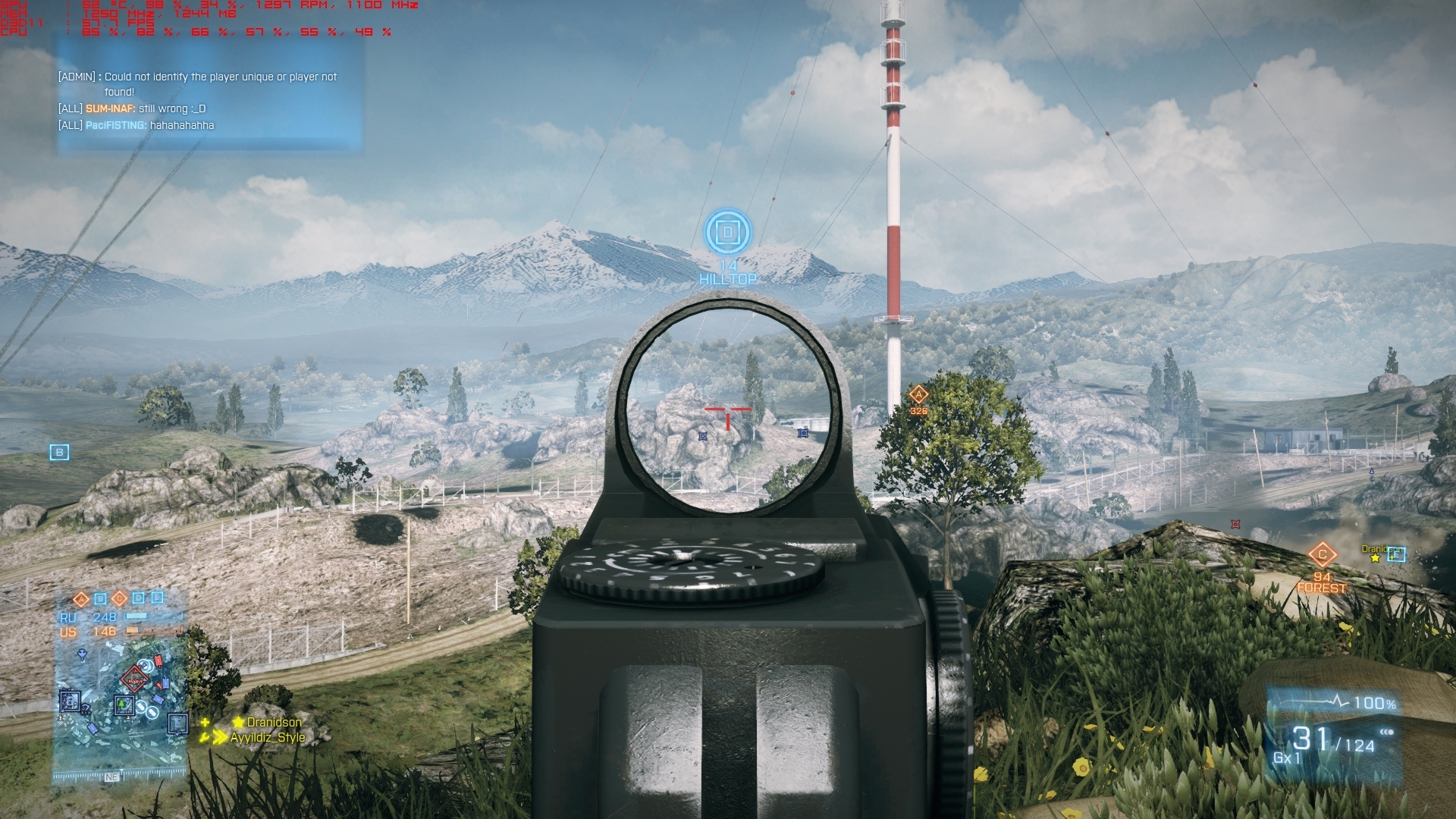1456x819 pixels.
Task: Select the Hilltop D objective marker
Action: pyautogui.click(x=728, y=232)
